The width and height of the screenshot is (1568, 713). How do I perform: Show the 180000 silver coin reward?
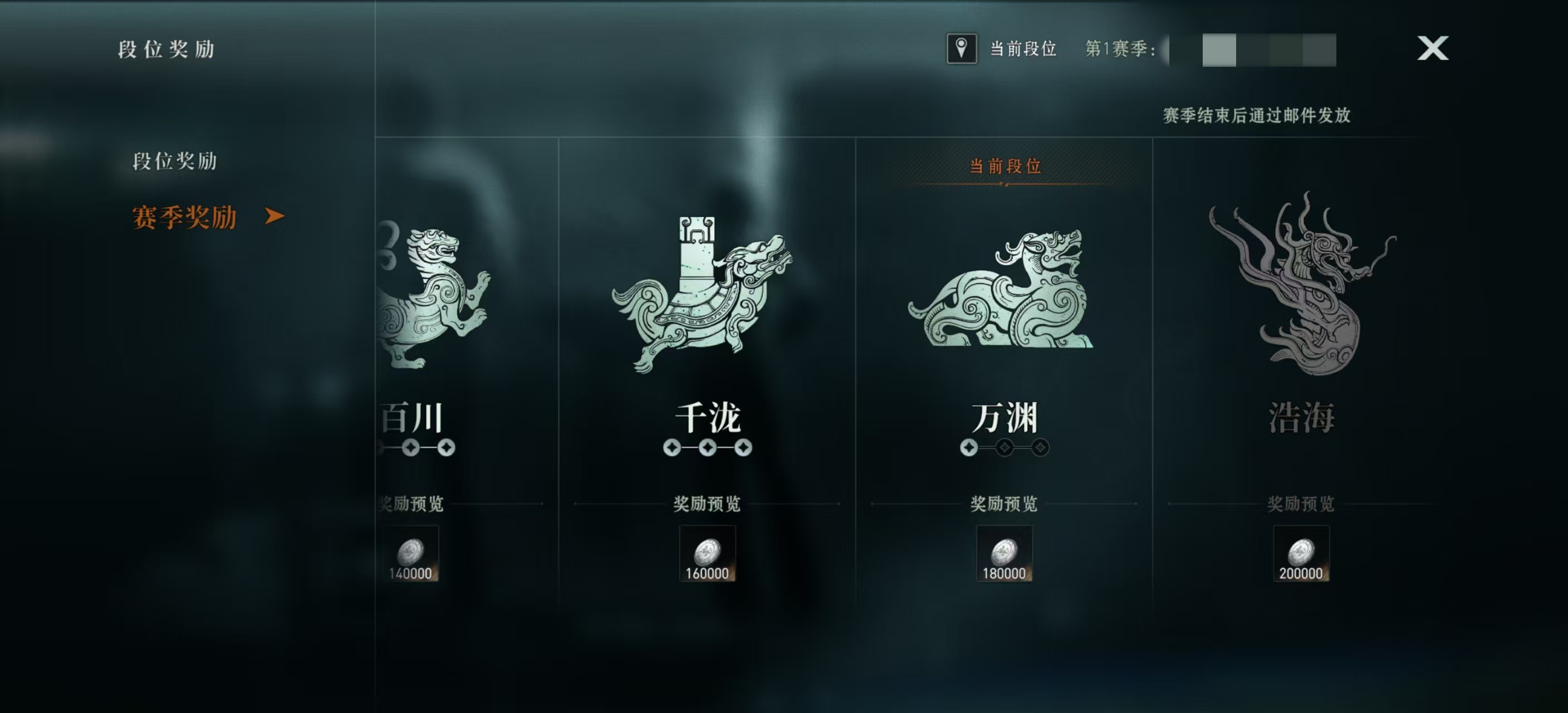(x=1004, y=554)
